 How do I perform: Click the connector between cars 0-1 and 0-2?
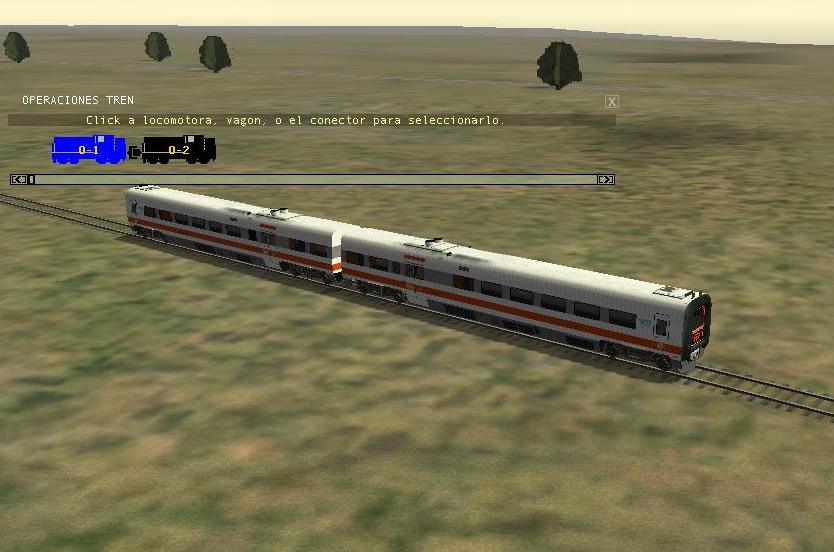pyautogui.click(x=134, y=153)
